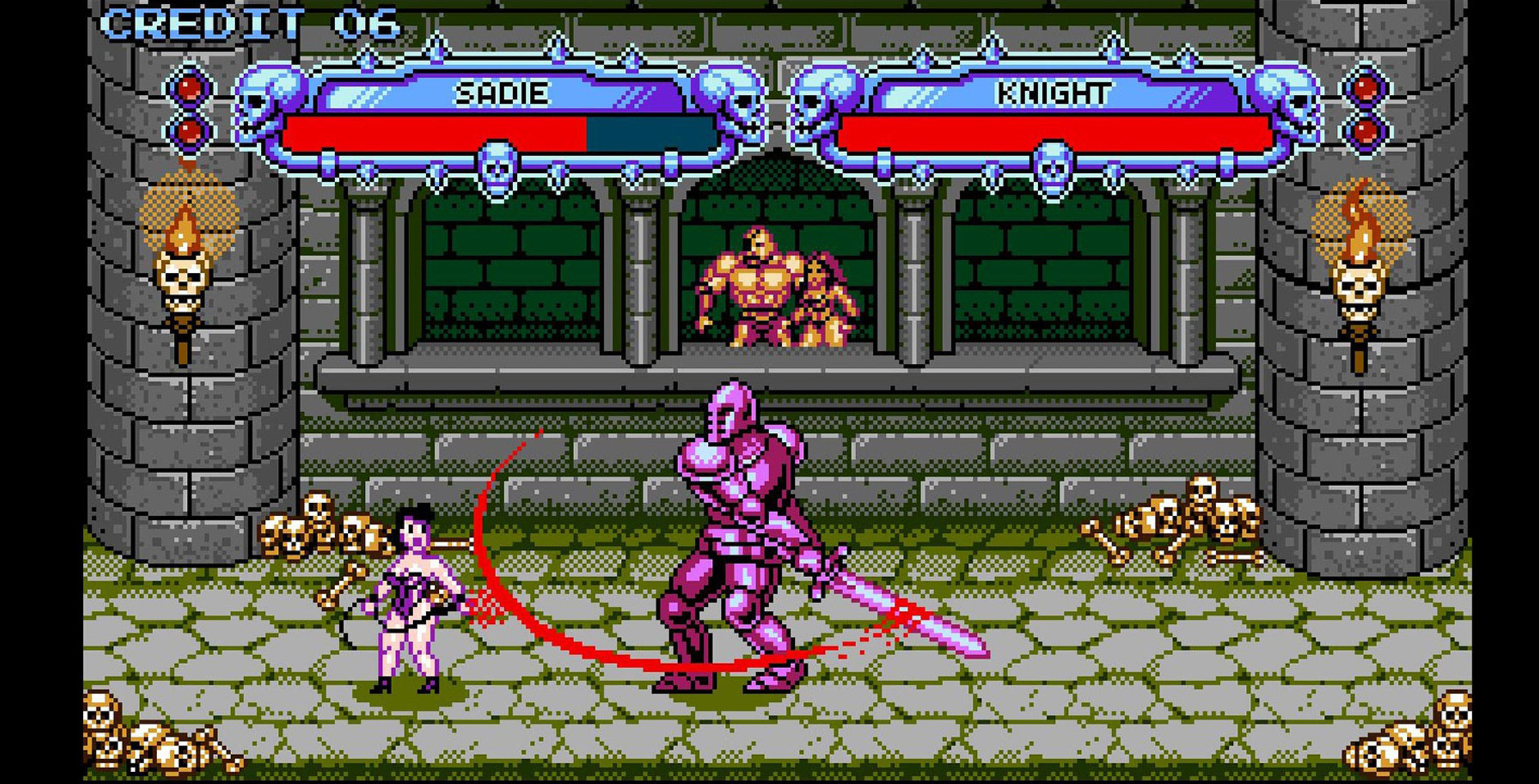Expand the Sadie nameplate banner
The width and height of the screenshot is (1539, 784).
(x=499, y=93)
